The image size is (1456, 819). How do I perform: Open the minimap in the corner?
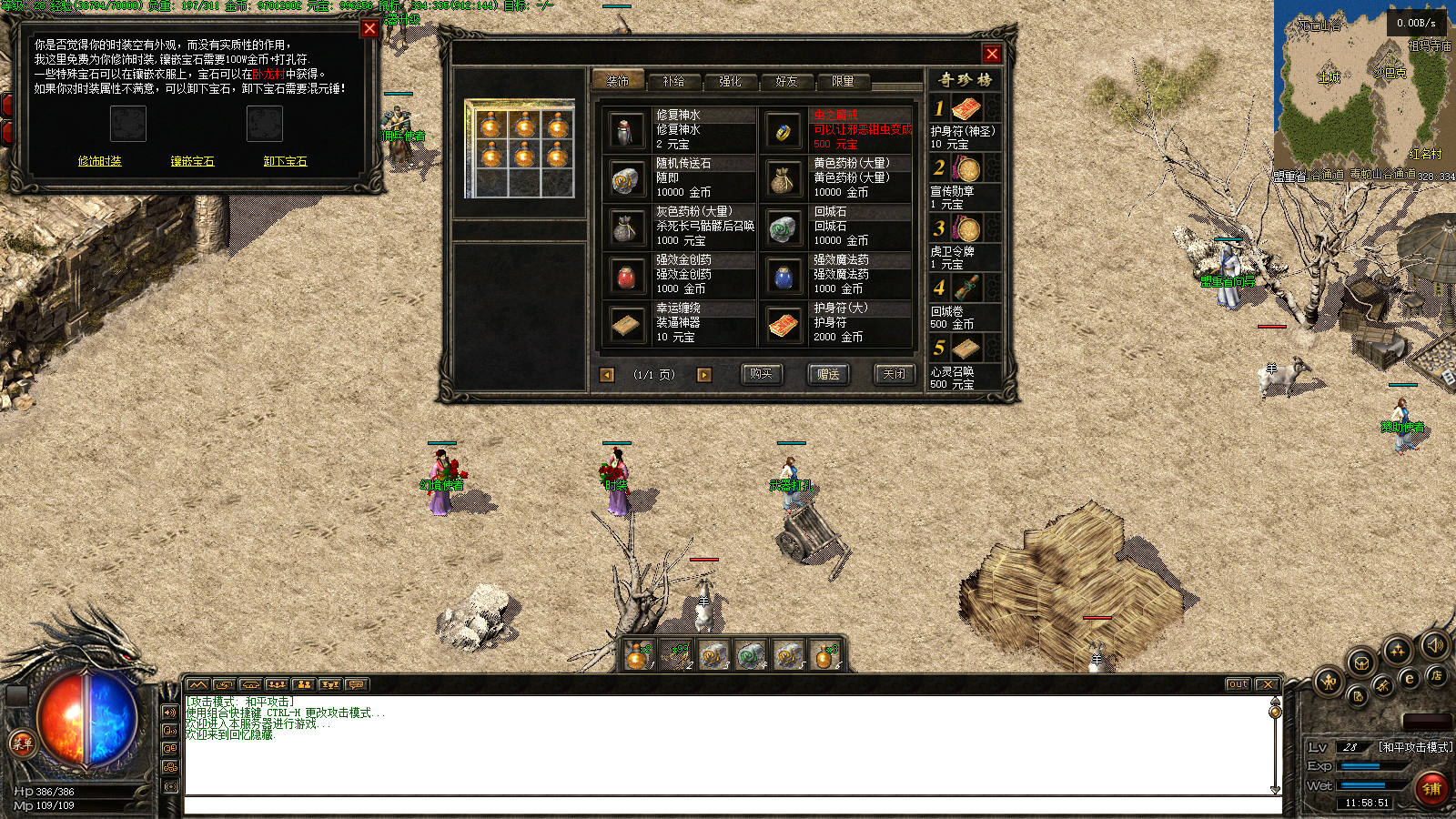click(1362, 86)
